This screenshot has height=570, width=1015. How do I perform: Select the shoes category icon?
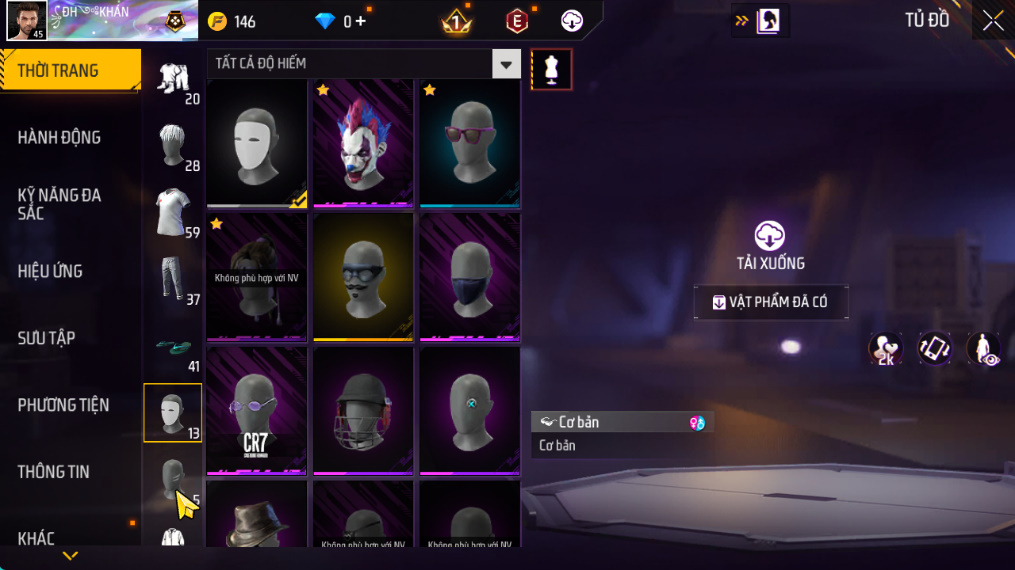[x=172, y=346]
